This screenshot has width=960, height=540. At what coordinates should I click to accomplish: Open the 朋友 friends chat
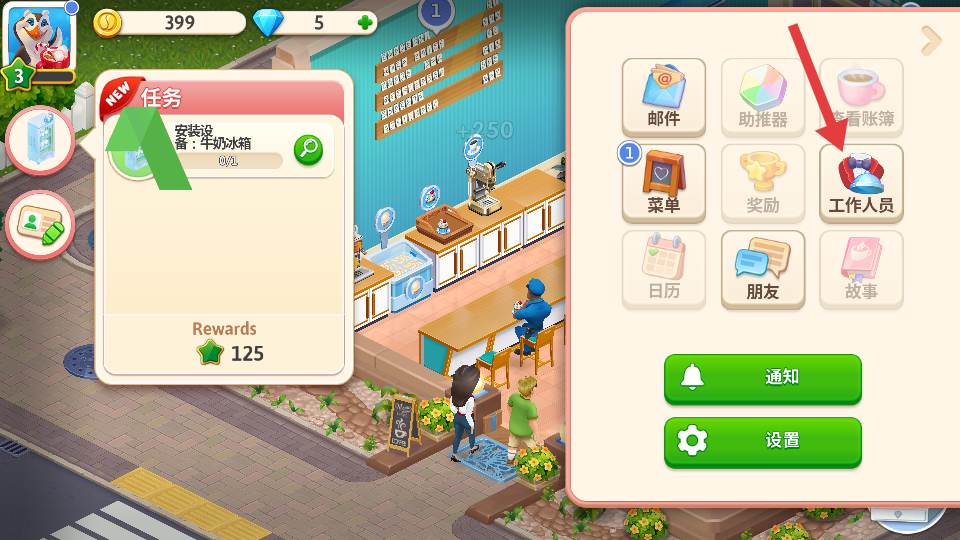[763, 269]
